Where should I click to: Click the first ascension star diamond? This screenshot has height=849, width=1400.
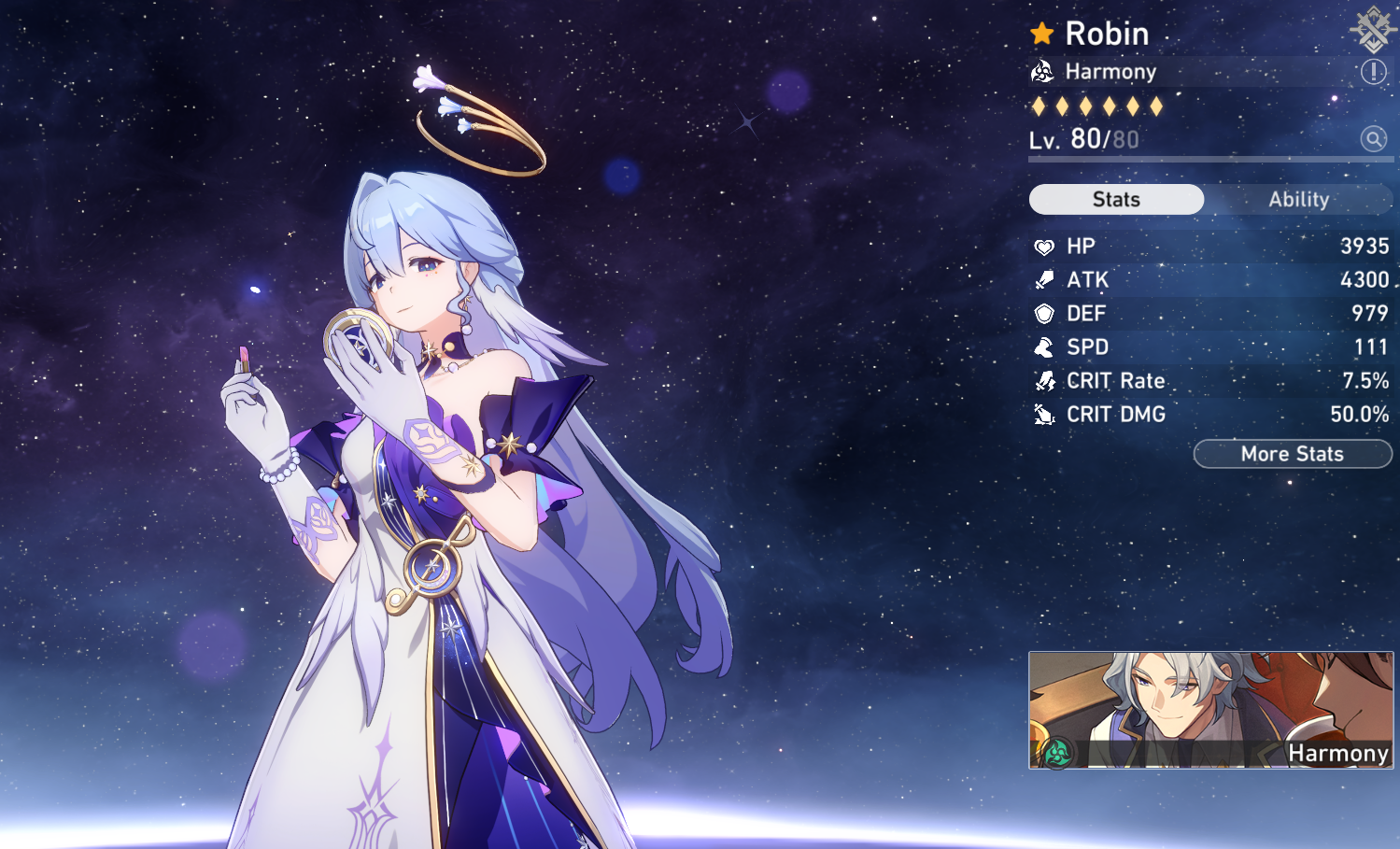1037,106
